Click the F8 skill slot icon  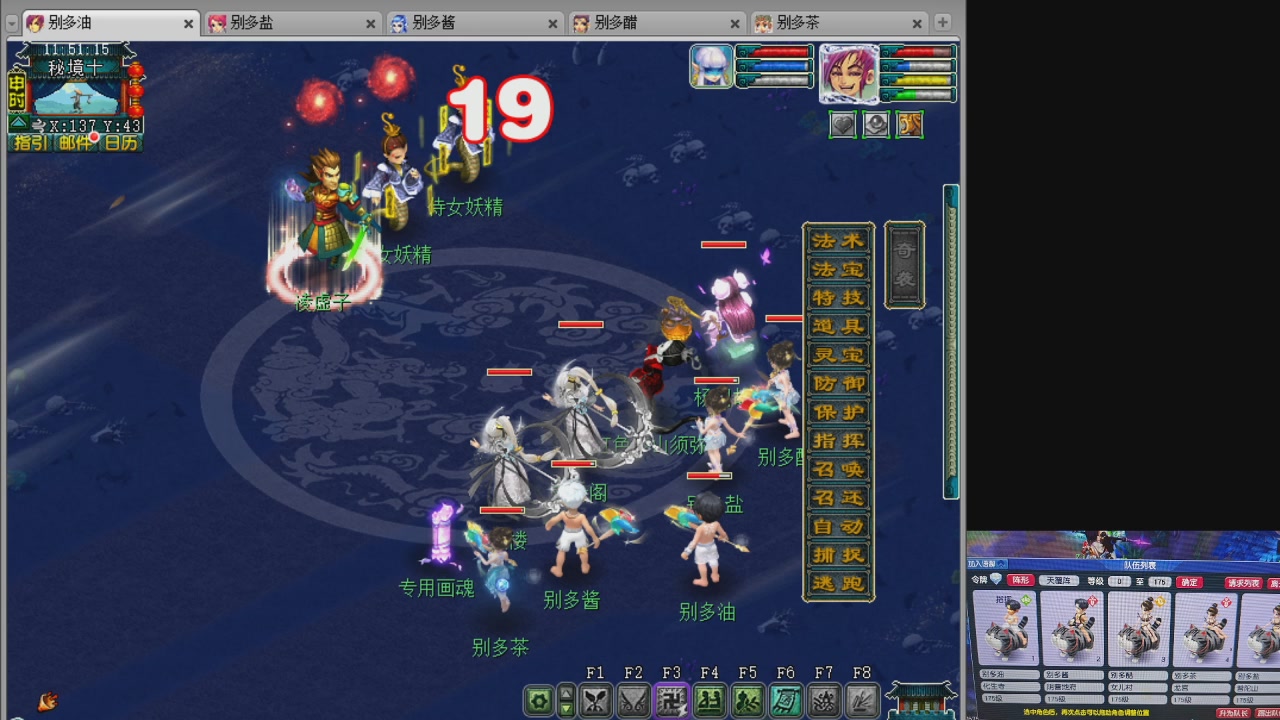point(862,700)
